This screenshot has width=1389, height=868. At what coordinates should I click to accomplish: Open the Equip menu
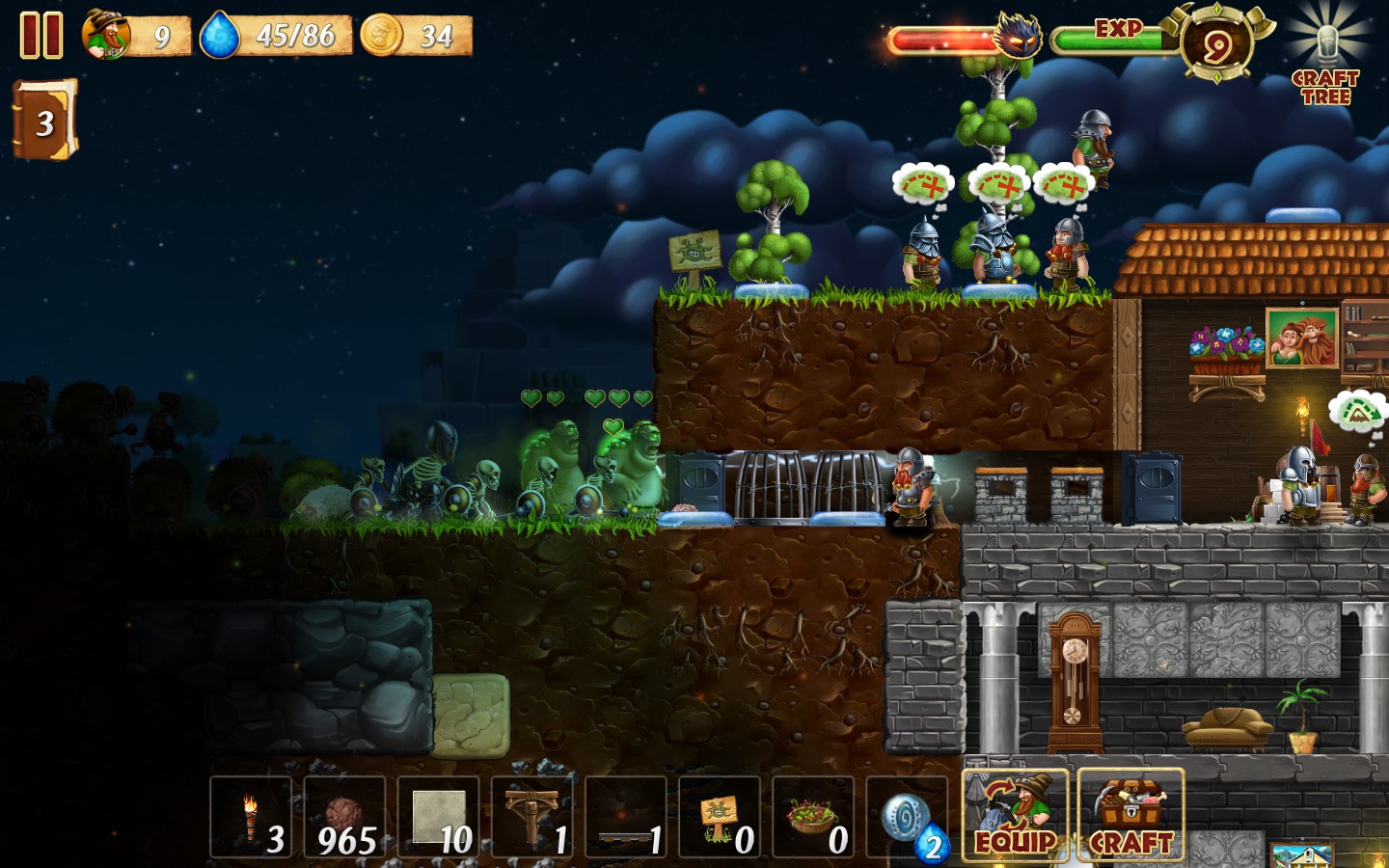[x=1015, y=816]
